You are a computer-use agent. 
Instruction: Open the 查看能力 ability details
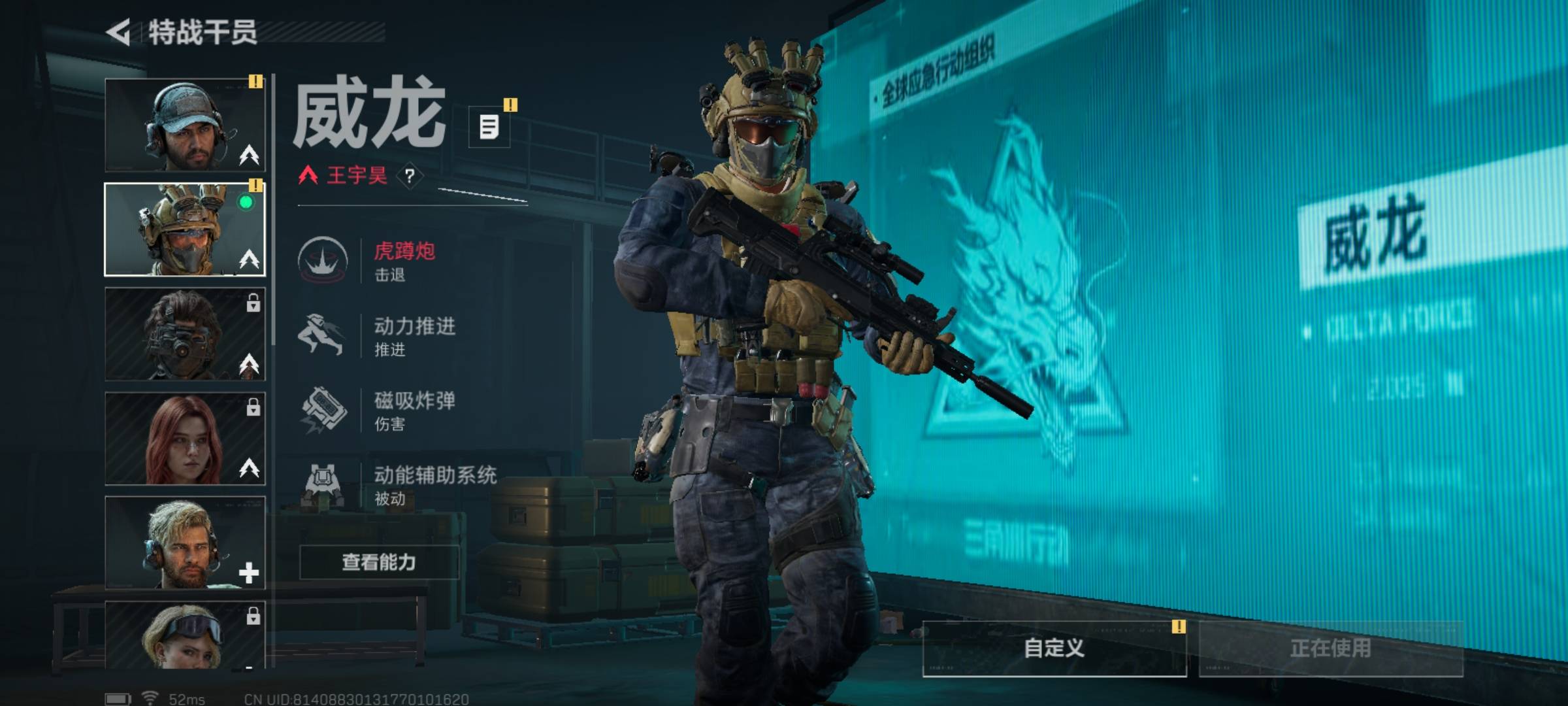(379, 562)
